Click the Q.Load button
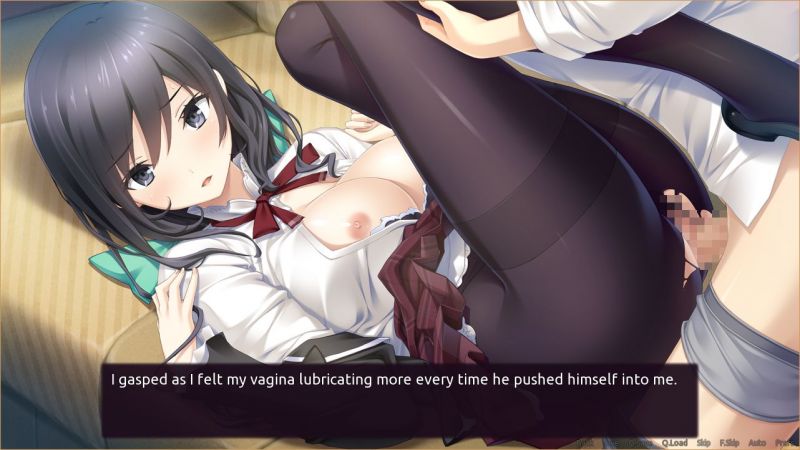 point(675,441)
